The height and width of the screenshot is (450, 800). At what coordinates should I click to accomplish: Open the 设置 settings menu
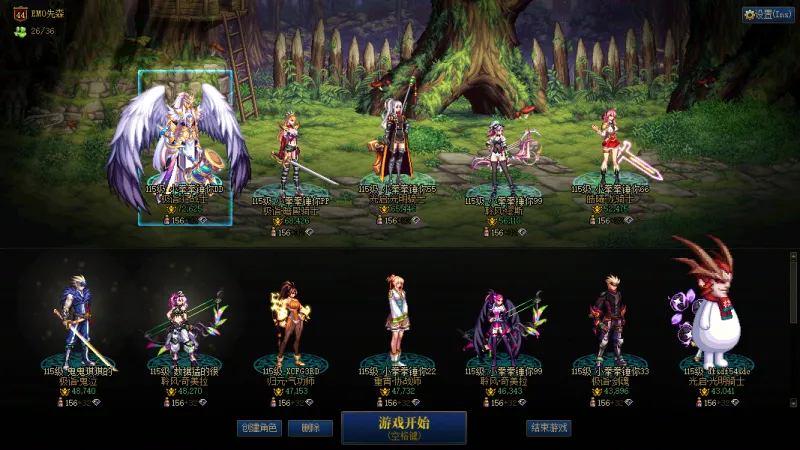(x=768, y=15)
